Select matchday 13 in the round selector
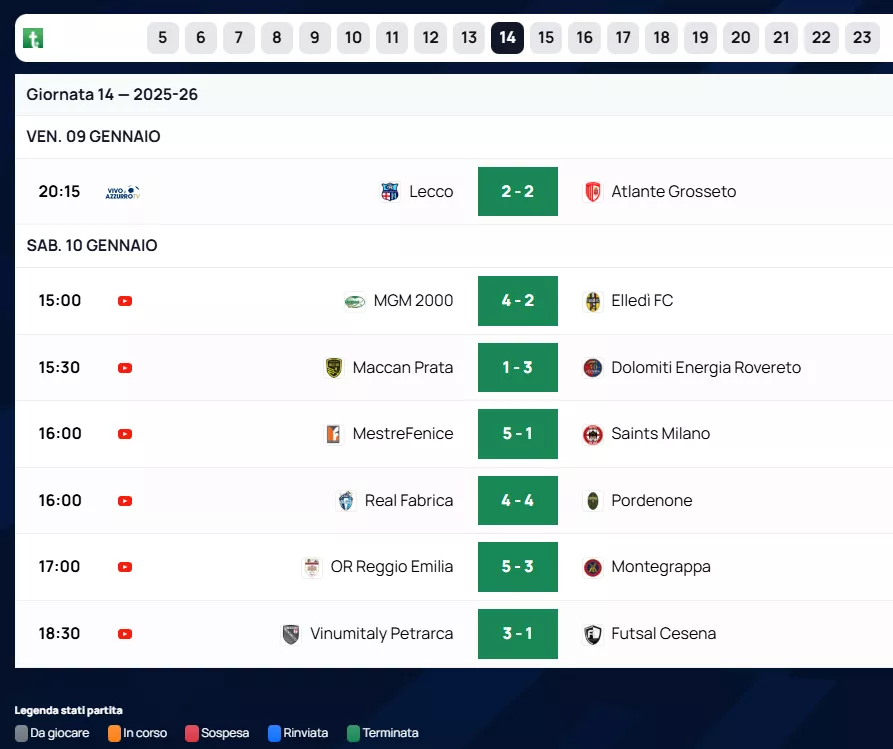 point(469,38)
